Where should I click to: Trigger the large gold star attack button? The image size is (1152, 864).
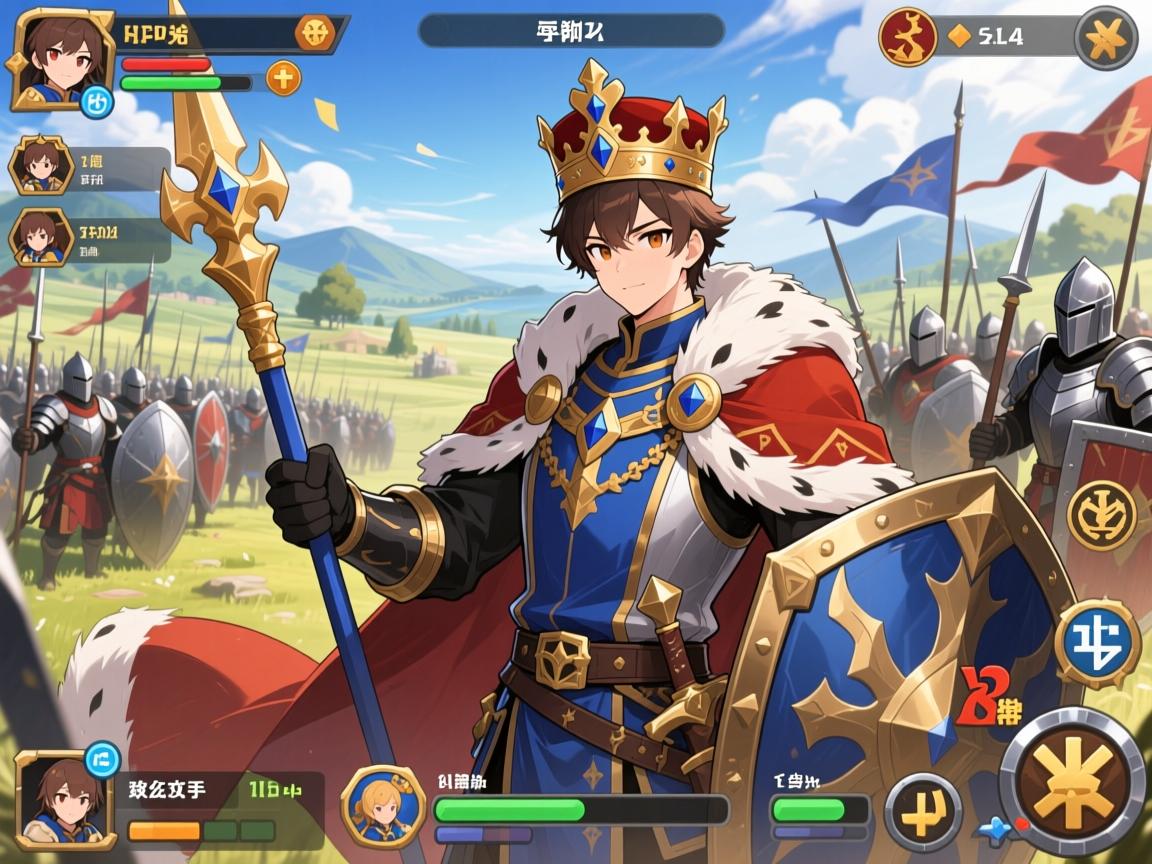click(1073, 780)
